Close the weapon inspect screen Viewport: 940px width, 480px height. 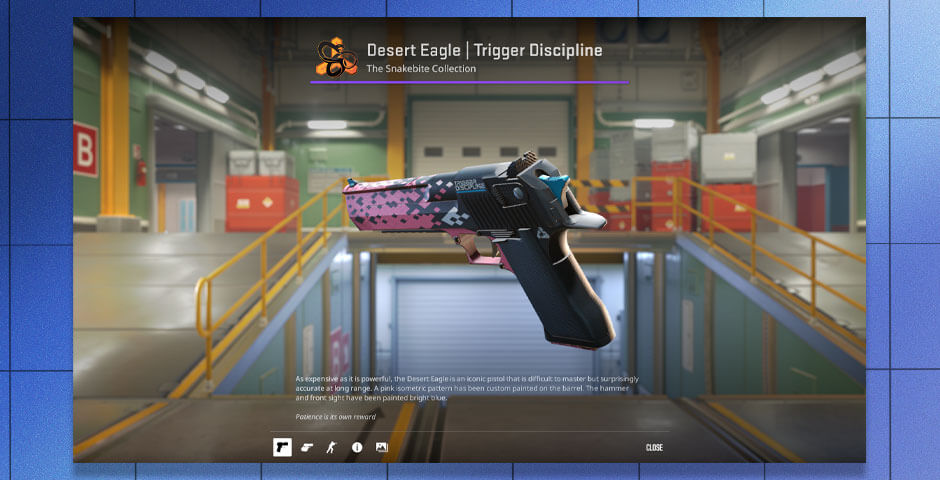coord(654,447)
